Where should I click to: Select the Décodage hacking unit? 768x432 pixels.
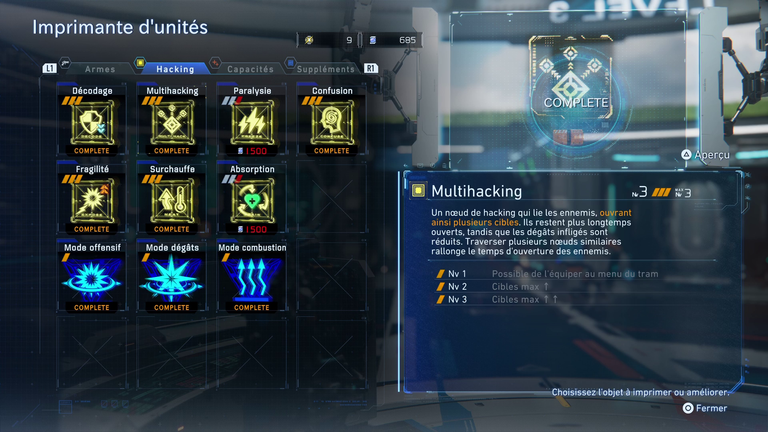pyautogui.click(x=92, y=122)
